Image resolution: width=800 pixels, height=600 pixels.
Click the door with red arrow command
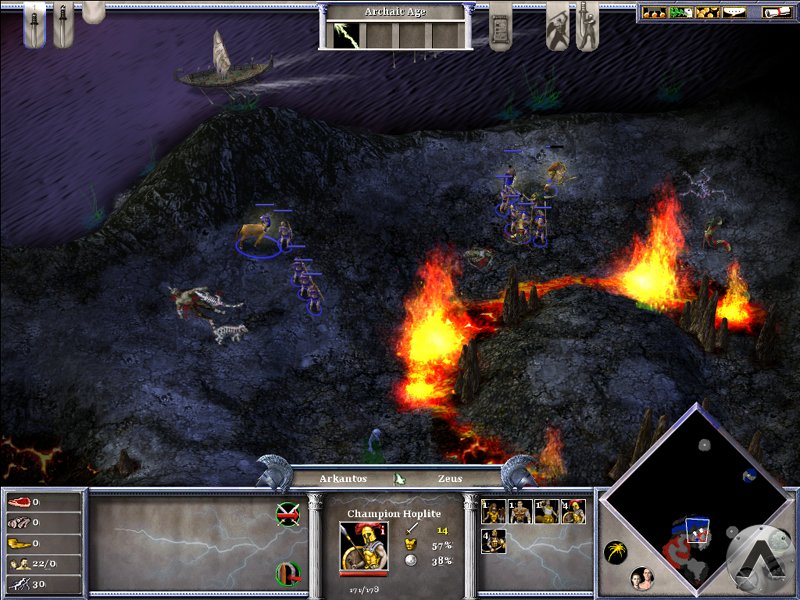point(288,574)
